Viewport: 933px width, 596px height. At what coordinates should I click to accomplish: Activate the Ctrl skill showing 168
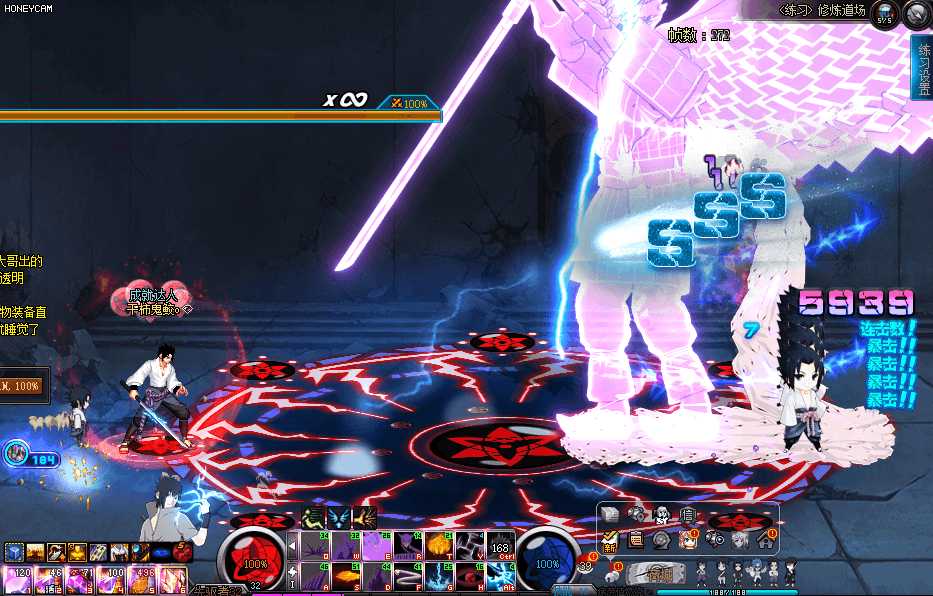pyautogui.click(x=501, y=546)
